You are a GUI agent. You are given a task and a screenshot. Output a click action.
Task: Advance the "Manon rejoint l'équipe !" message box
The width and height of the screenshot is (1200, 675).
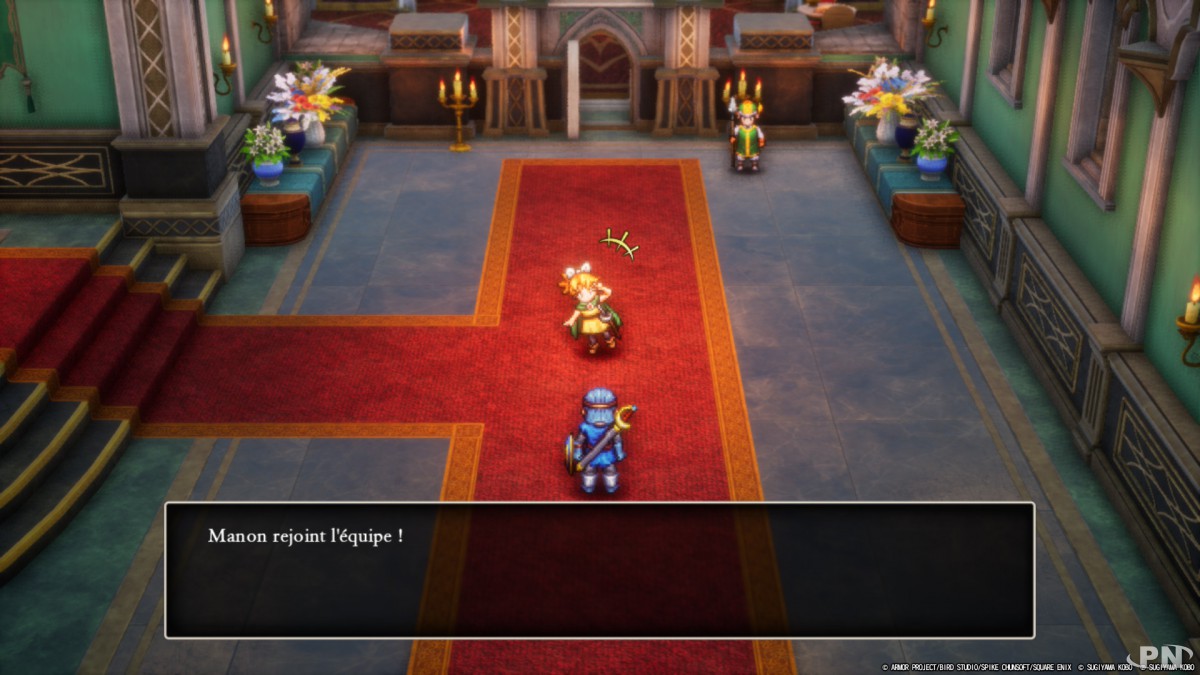coord(599,569)
